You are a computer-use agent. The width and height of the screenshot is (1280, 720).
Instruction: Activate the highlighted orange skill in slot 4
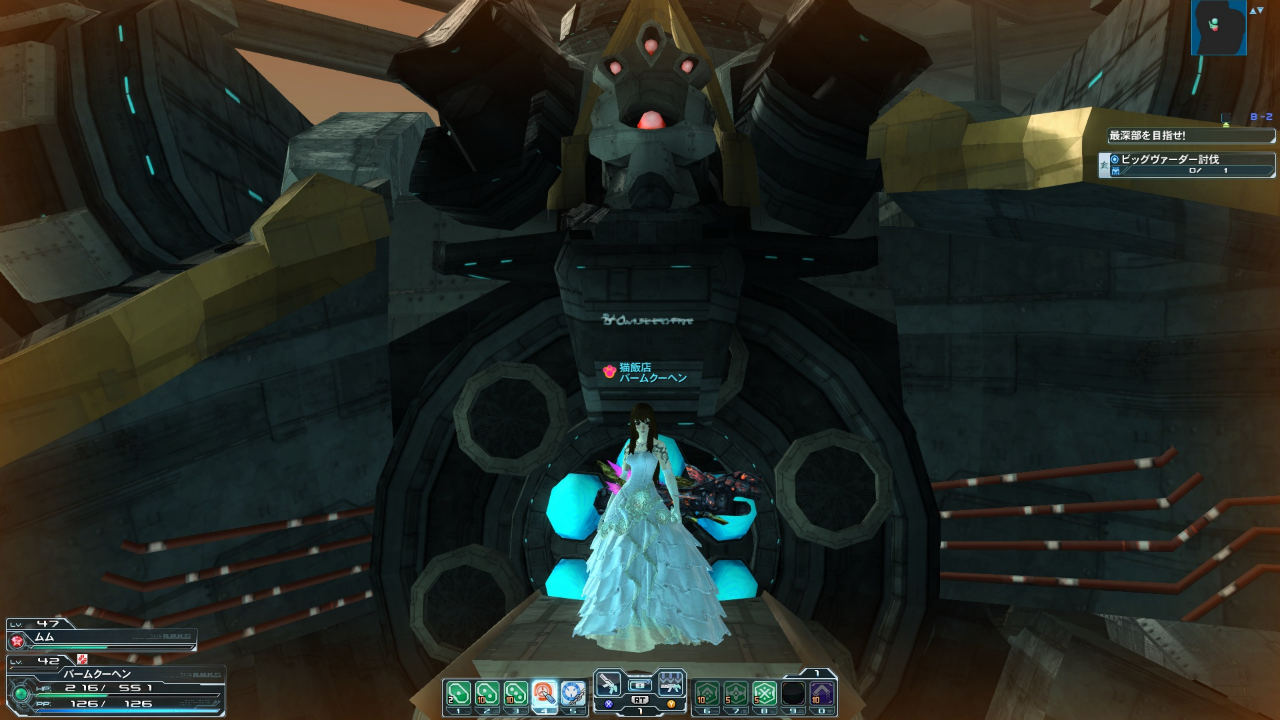[x=545, y=693]
